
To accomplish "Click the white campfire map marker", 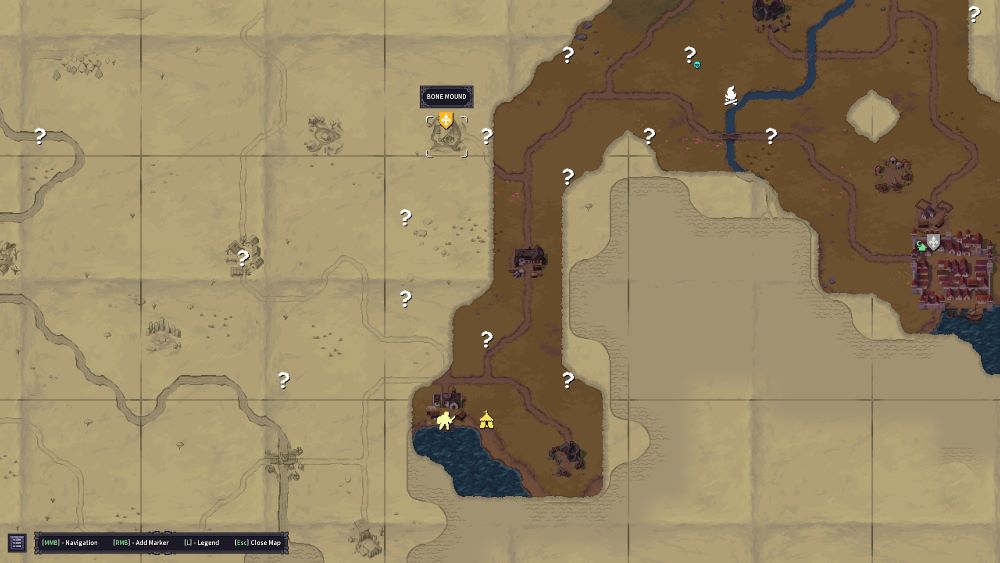I will click(732, 96).
